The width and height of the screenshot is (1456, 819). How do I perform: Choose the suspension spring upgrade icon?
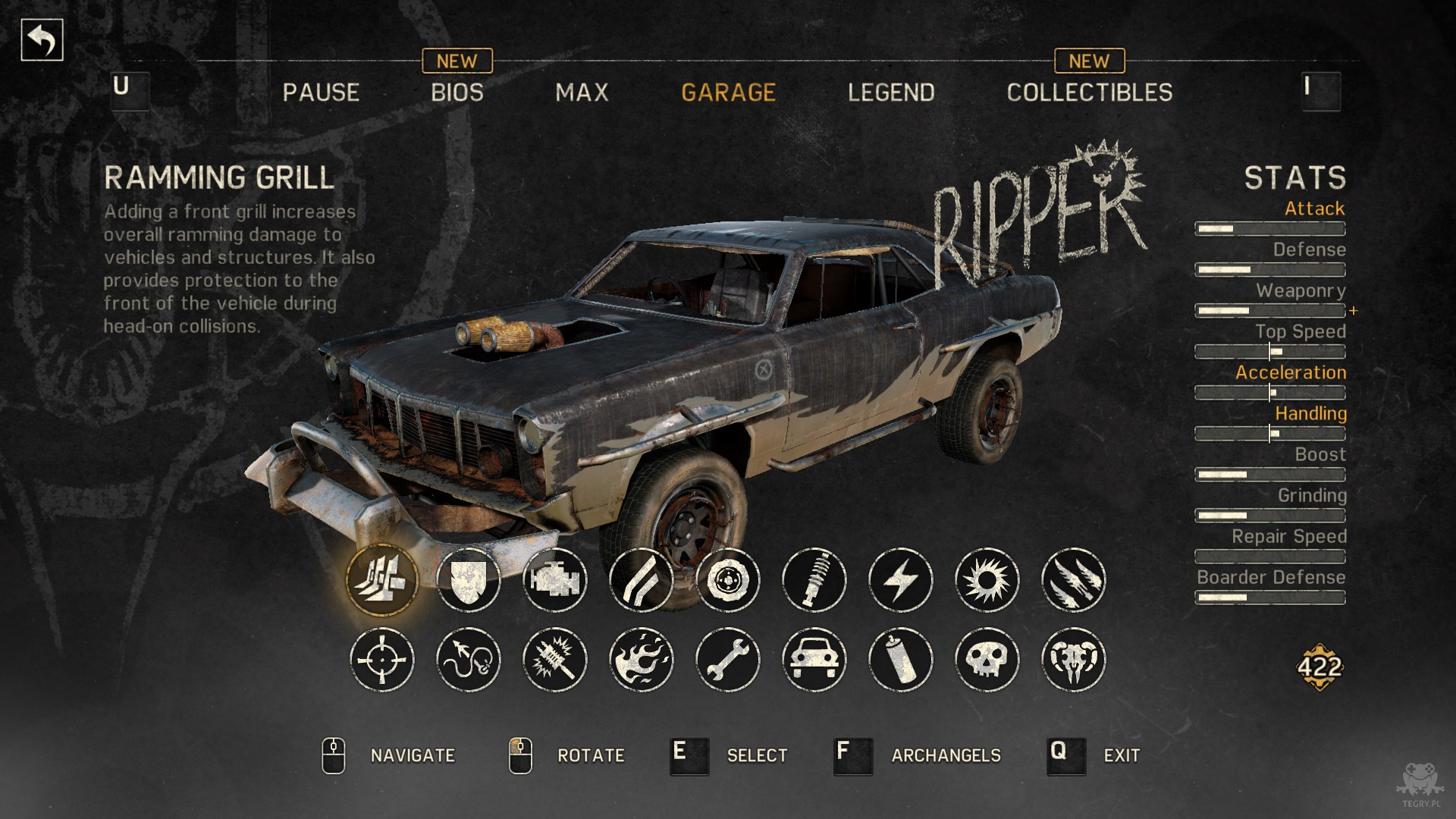[x=814, y=580]
